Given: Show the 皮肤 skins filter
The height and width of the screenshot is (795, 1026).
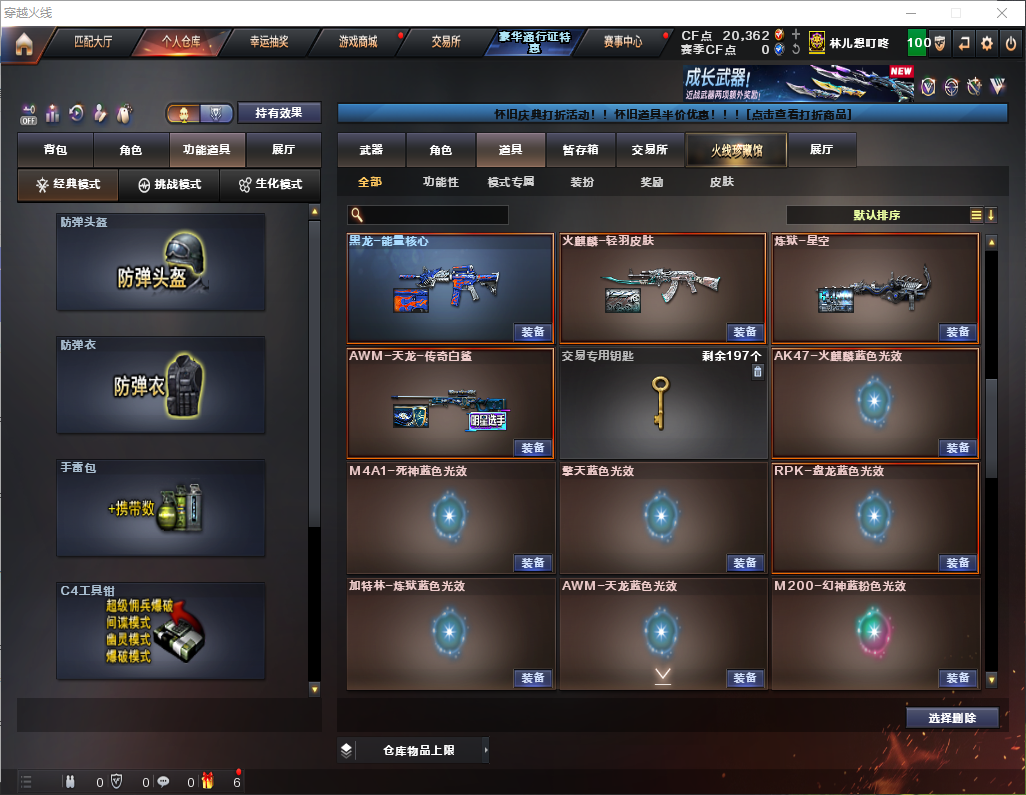Looking at the screenshot, I should pos(721,183).
